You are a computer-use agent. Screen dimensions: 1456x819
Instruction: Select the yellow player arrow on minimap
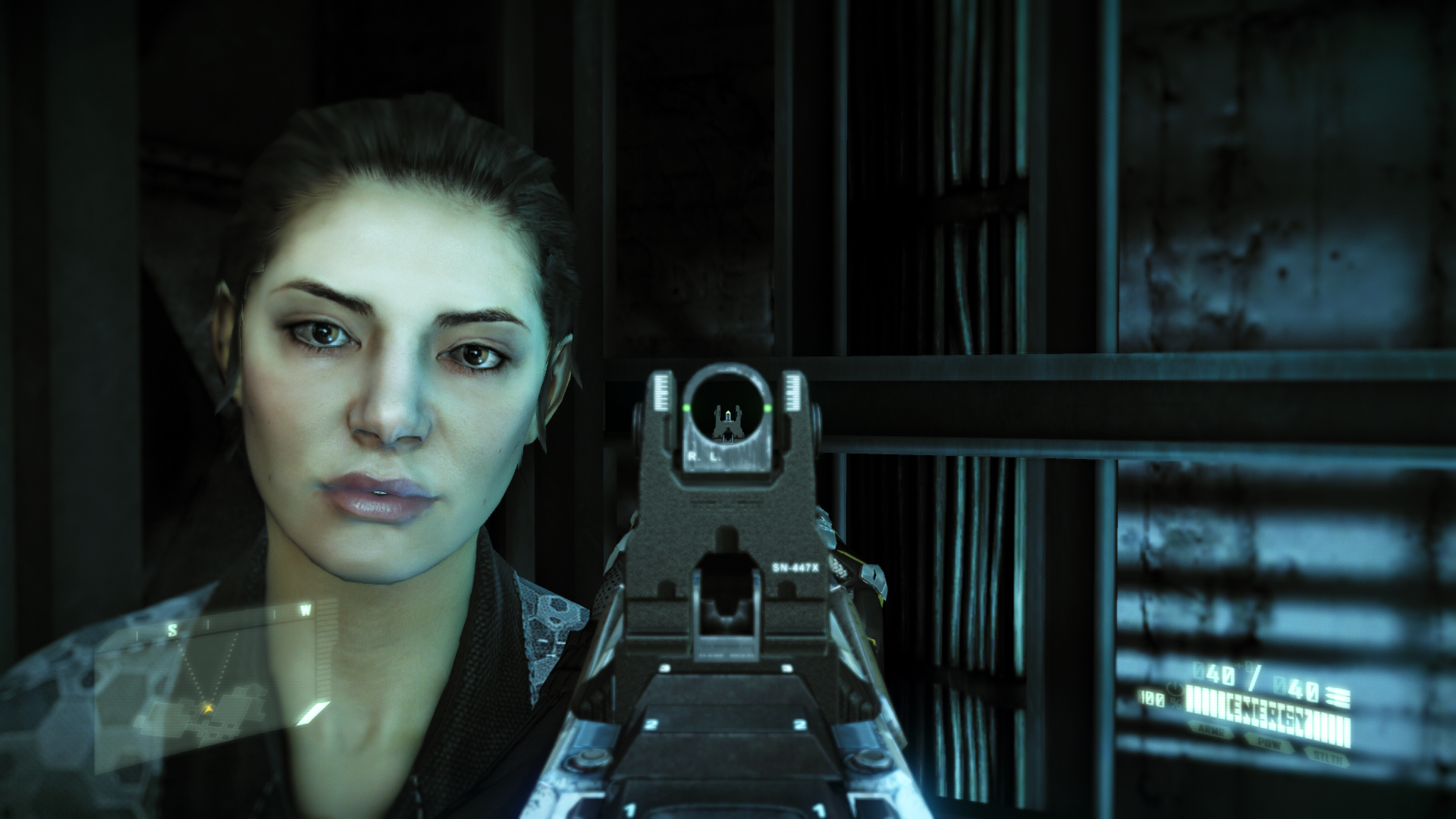(207, 707)
